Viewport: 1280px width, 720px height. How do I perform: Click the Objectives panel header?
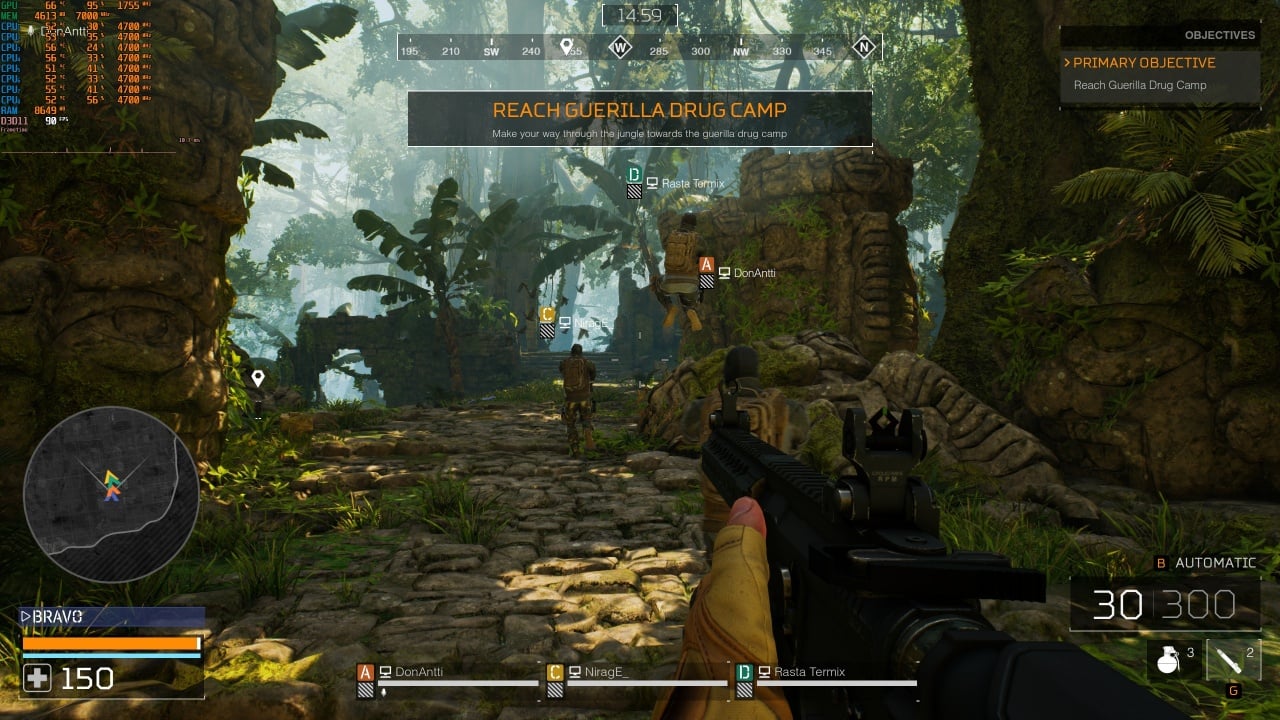pos(1219,35)
